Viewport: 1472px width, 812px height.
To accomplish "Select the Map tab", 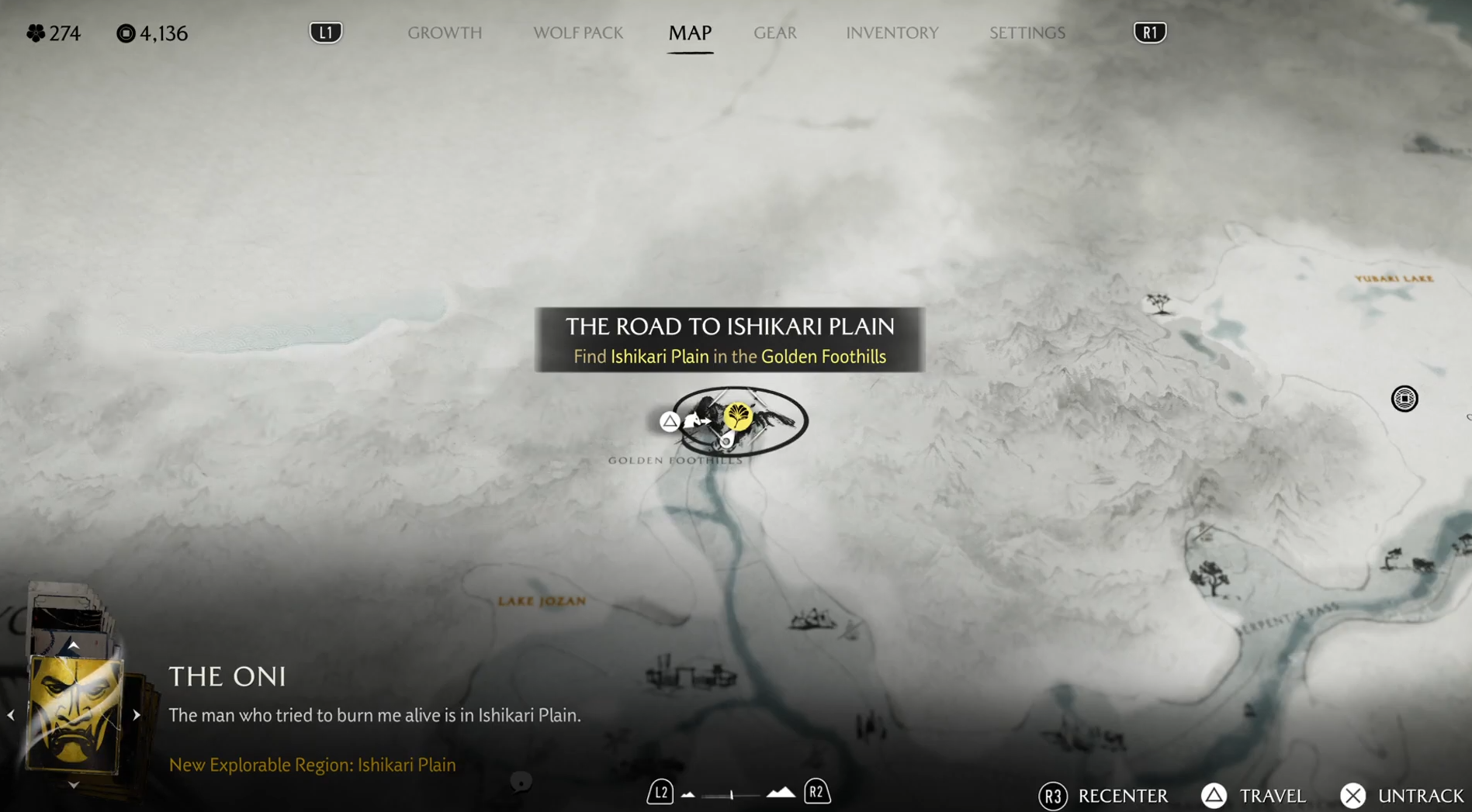I will coord(690,33).
